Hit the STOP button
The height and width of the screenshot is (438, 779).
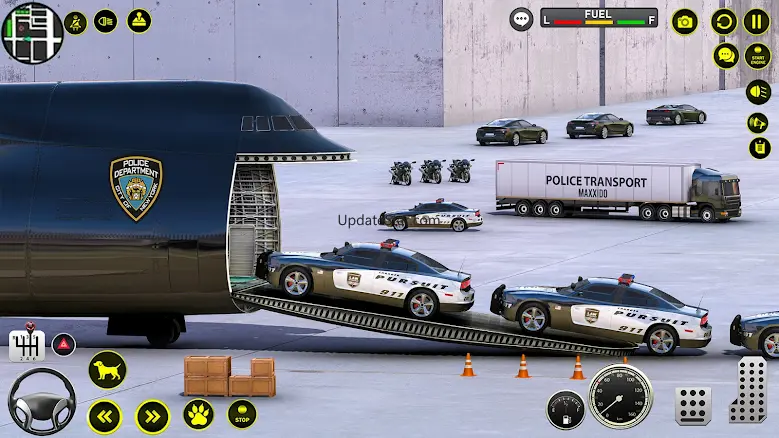[242, 413]
